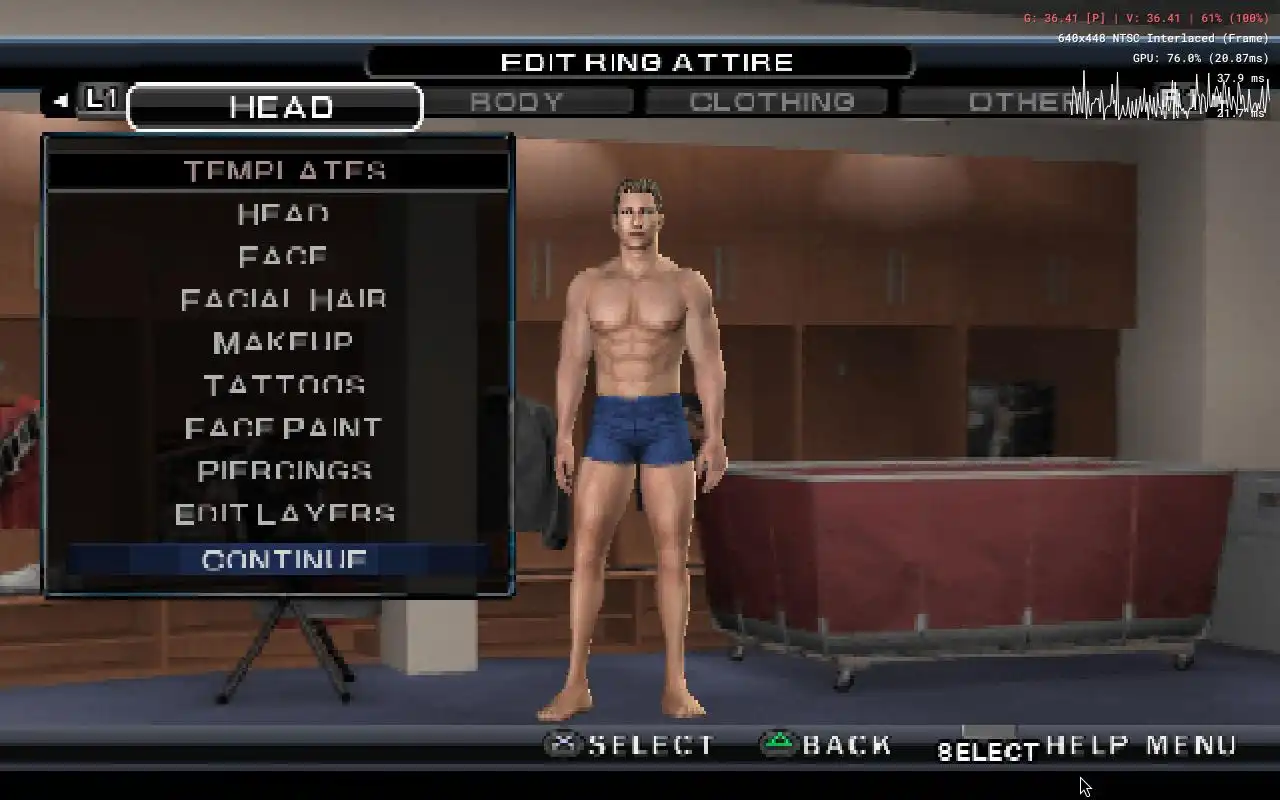Choose Face Paint from the list
Viewport: 1280px width, 800px height.
(284, 429)
